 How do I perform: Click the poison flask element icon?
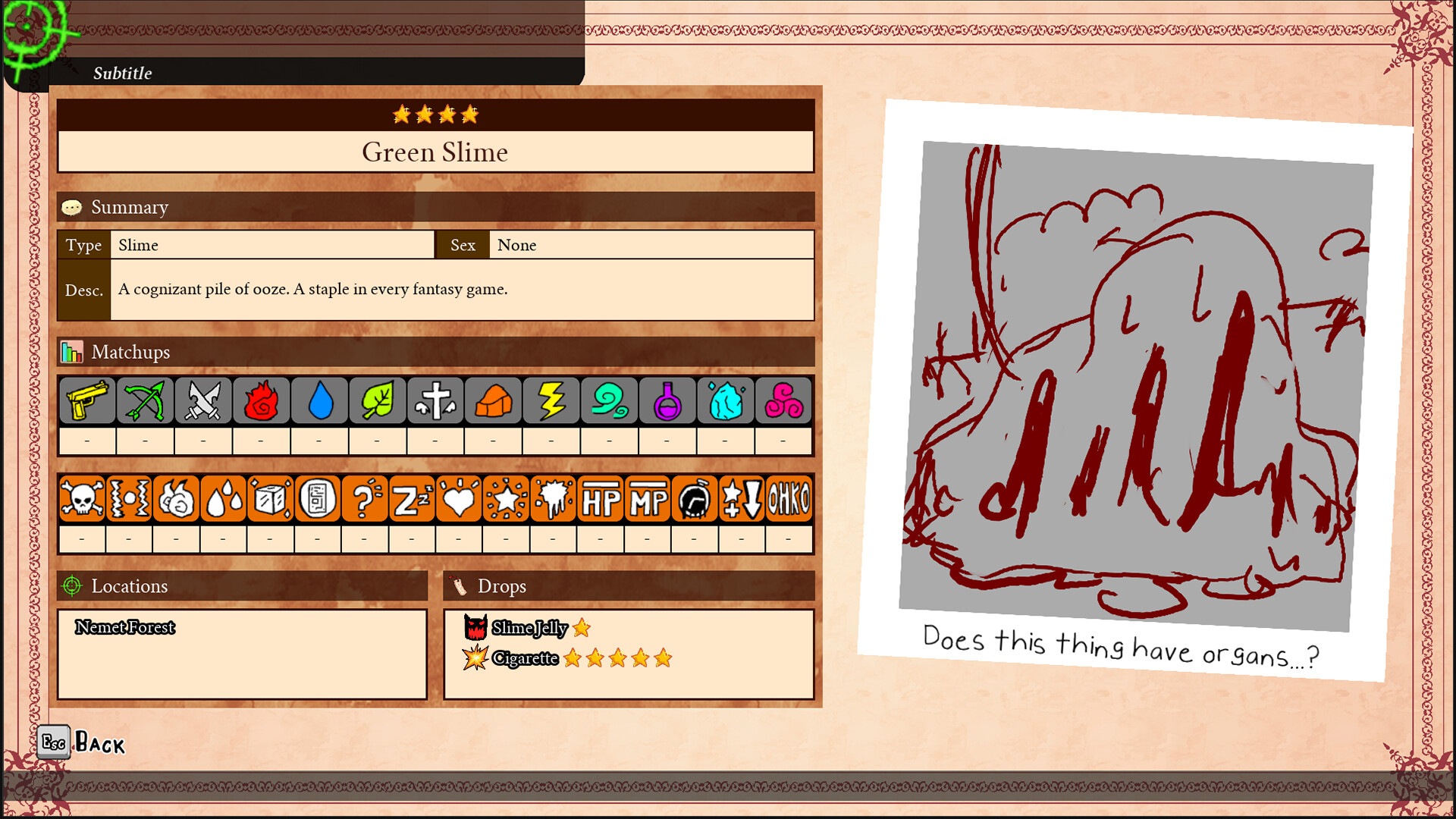point(667,400)
